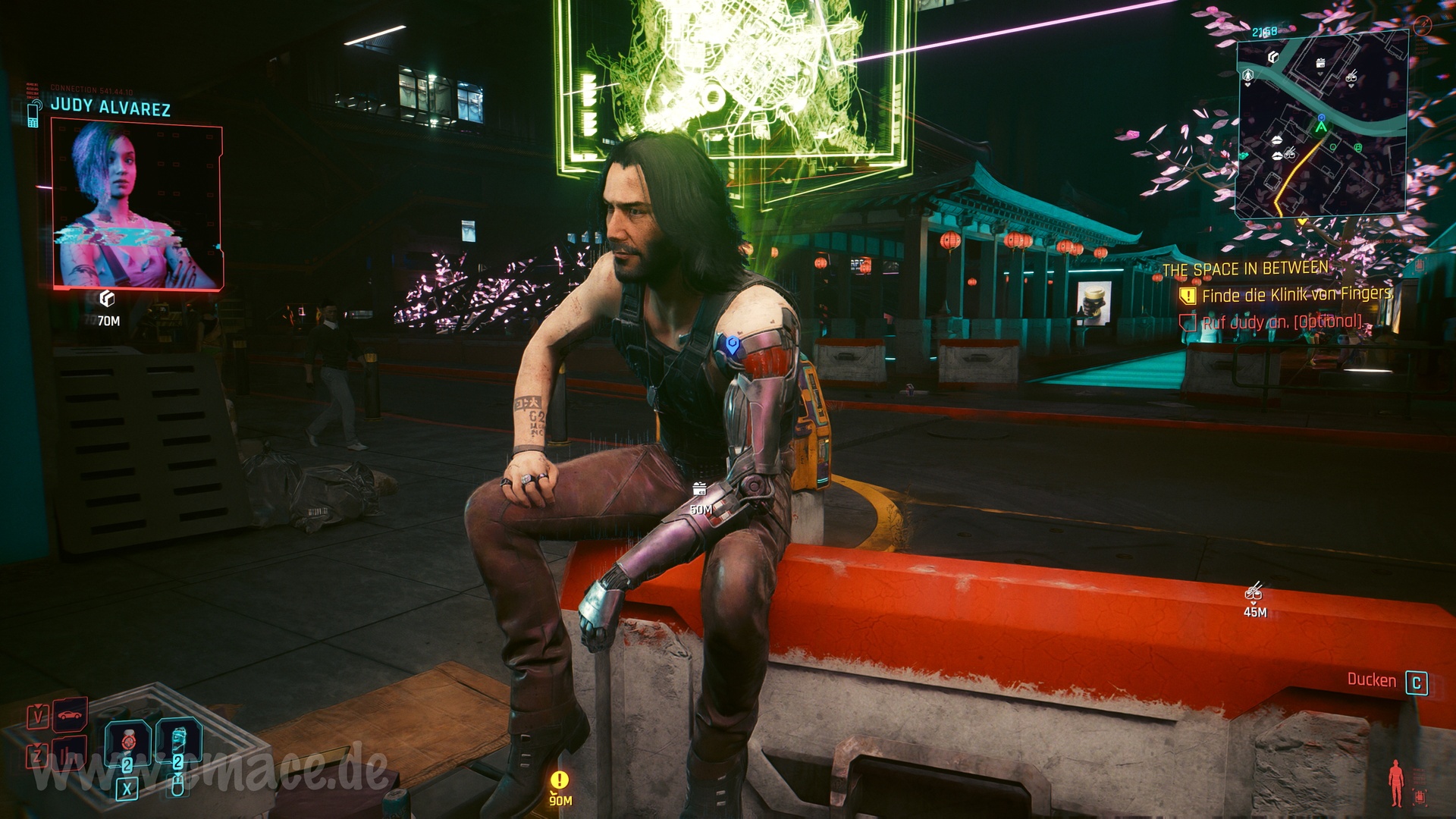Select the 45M food vendor marker

click(x=1254, y=591)
